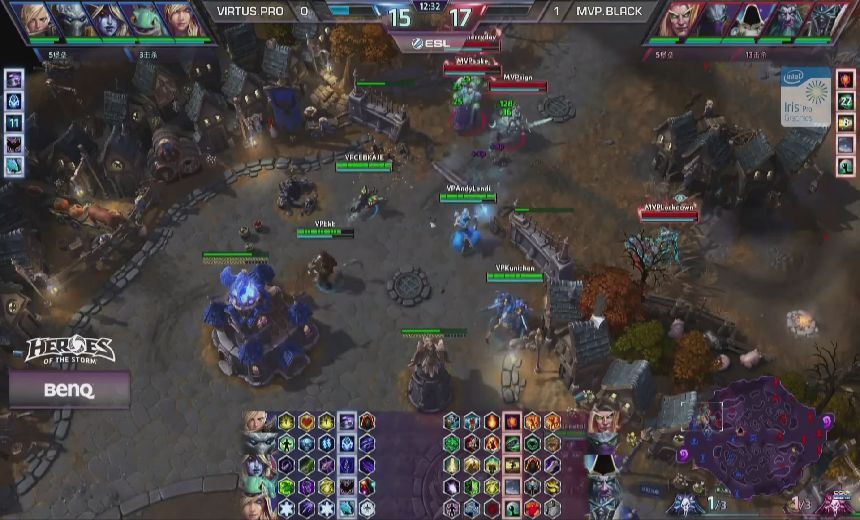860x520 pixels.
Task: Click the right-edge ability icon showing number 22
Action: coord(846,101)
